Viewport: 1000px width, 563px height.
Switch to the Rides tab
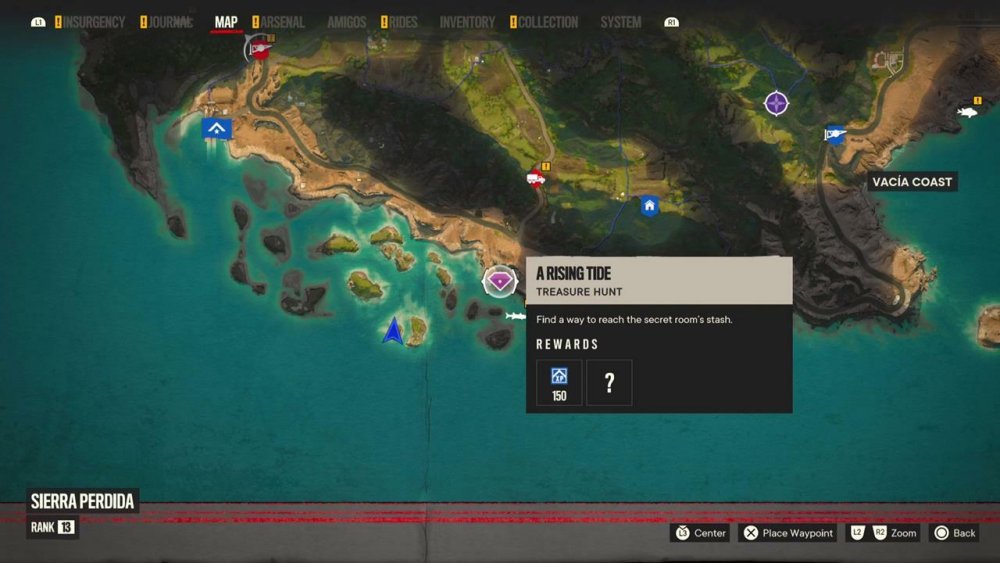coord(403,22)
